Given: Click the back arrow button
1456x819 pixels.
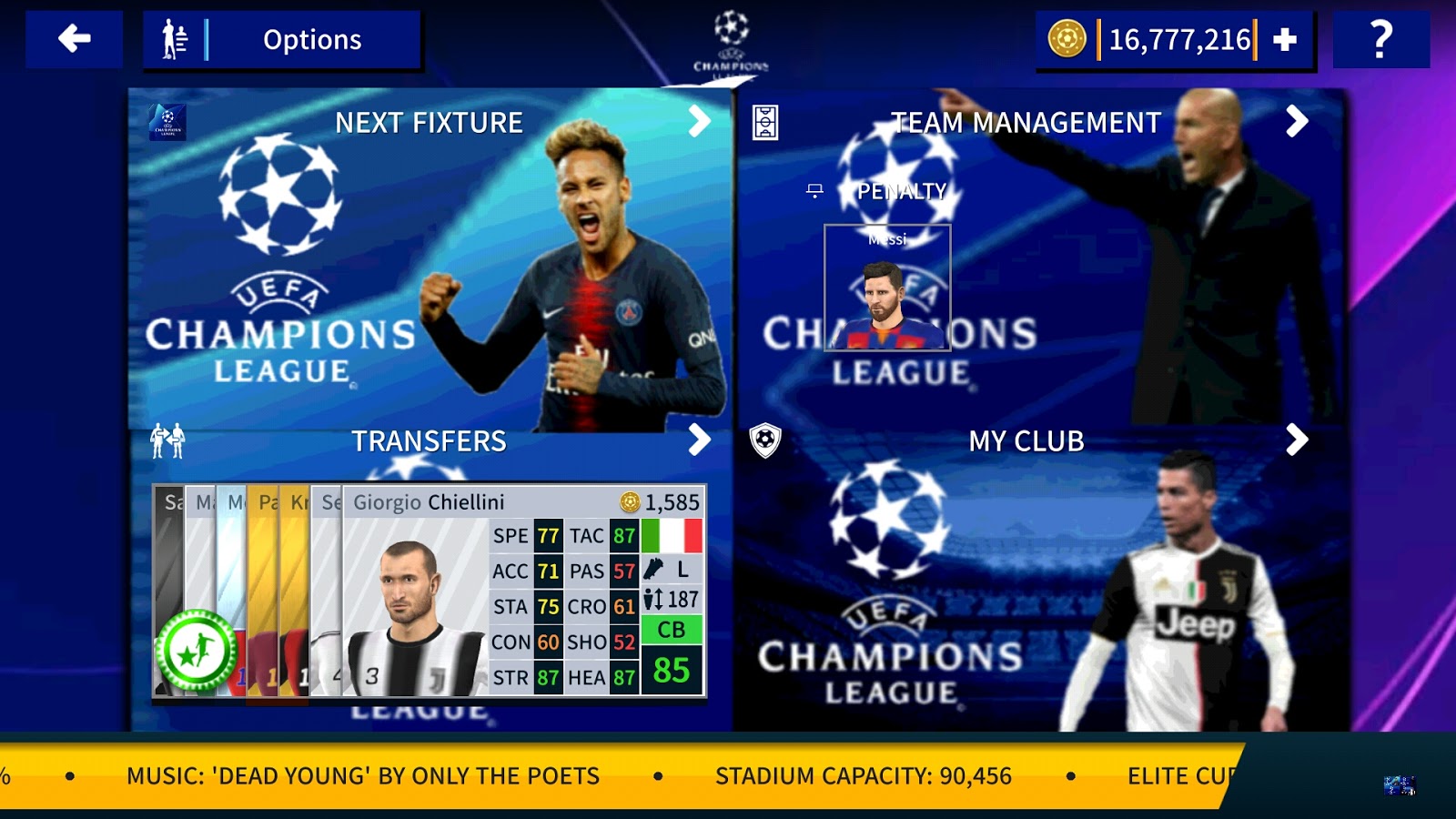Looking at the screenshot, I should tap(73, 38).
